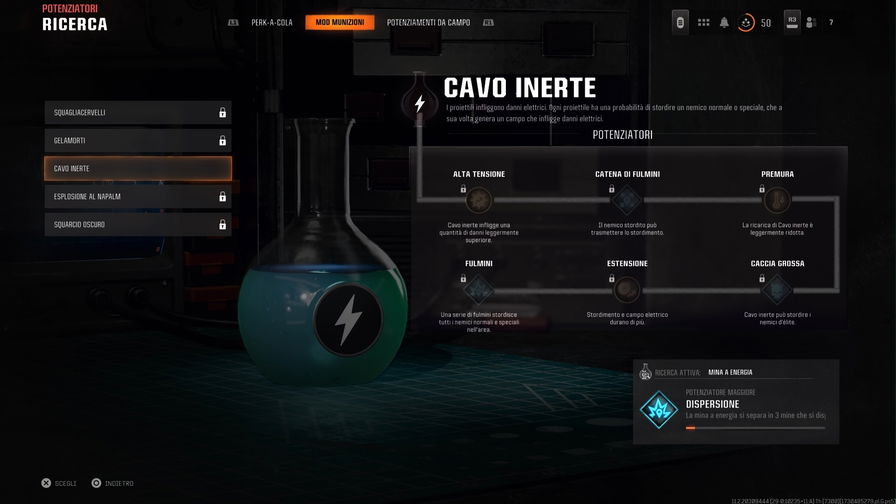Viewport: 896px width, 504px height.
Task: Select the Cavo Inerte list entry
Action: (x=138, y=168)
